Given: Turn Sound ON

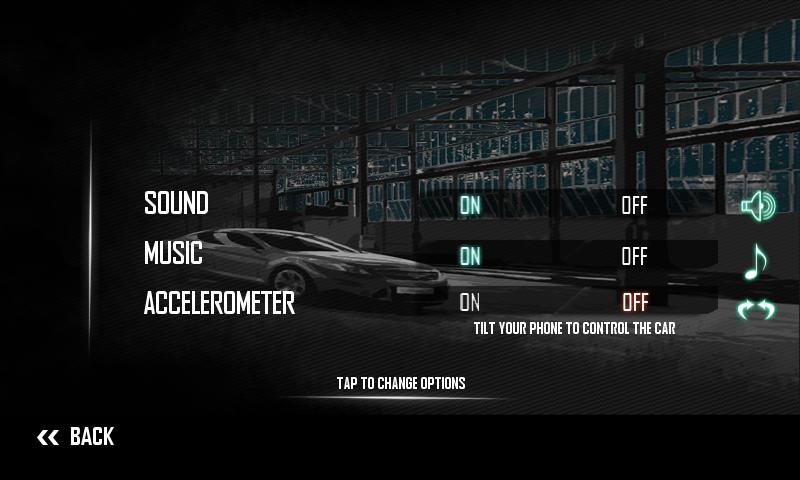Looking at the screenshot, I should 469,206.
